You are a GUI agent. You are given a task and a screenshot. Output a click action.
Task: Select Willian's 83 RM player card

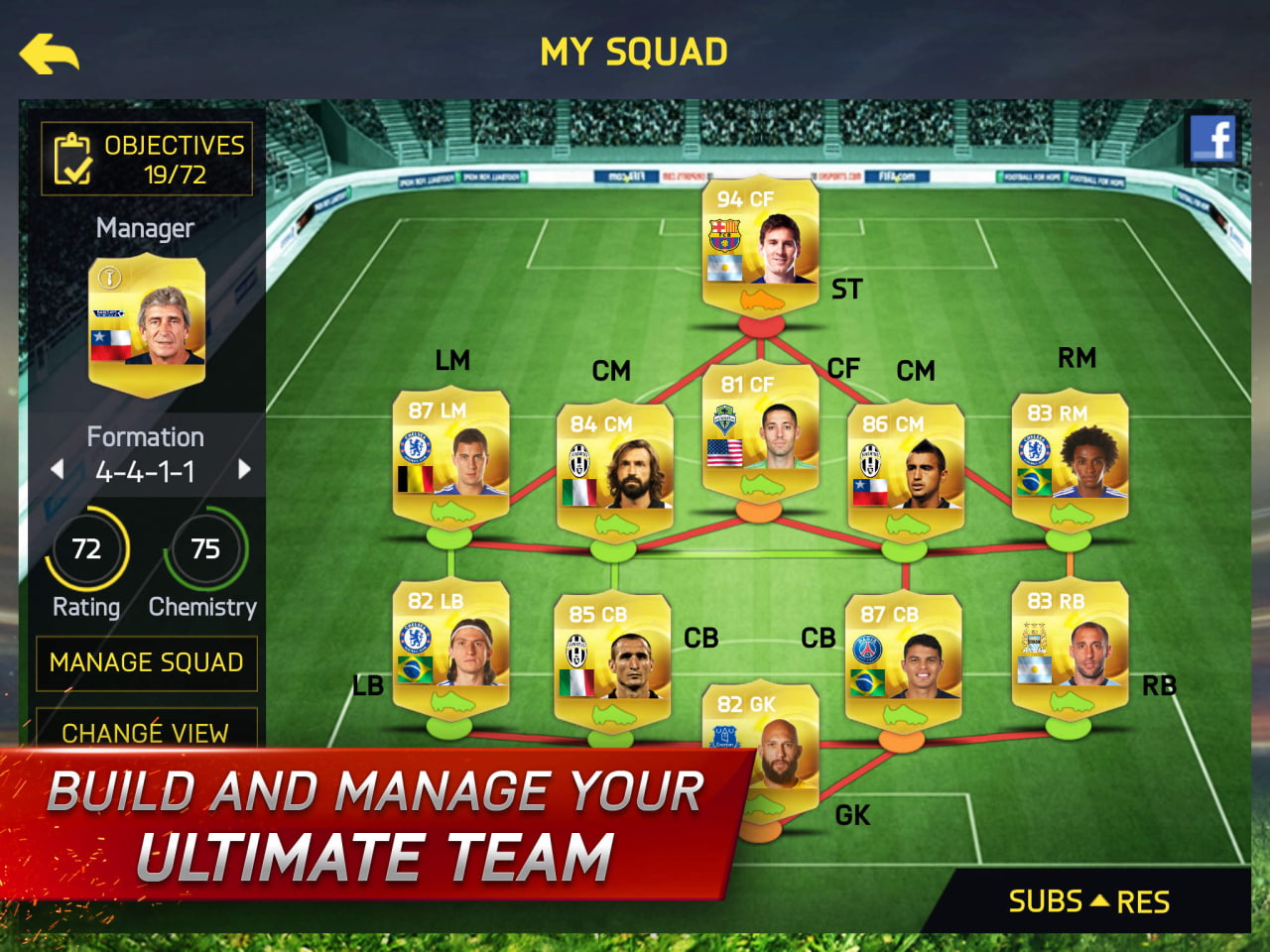[1070, 456]
